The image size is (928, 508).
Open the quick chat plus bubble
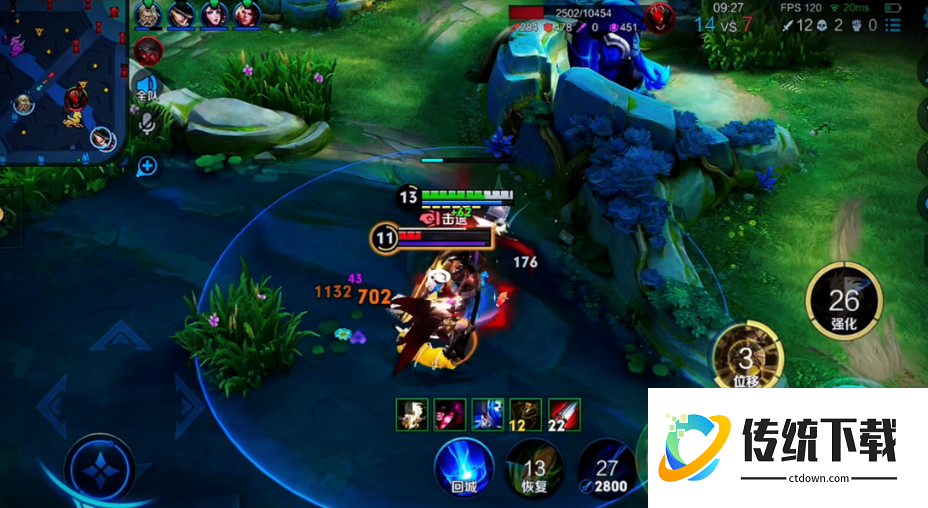click(147, 165)
